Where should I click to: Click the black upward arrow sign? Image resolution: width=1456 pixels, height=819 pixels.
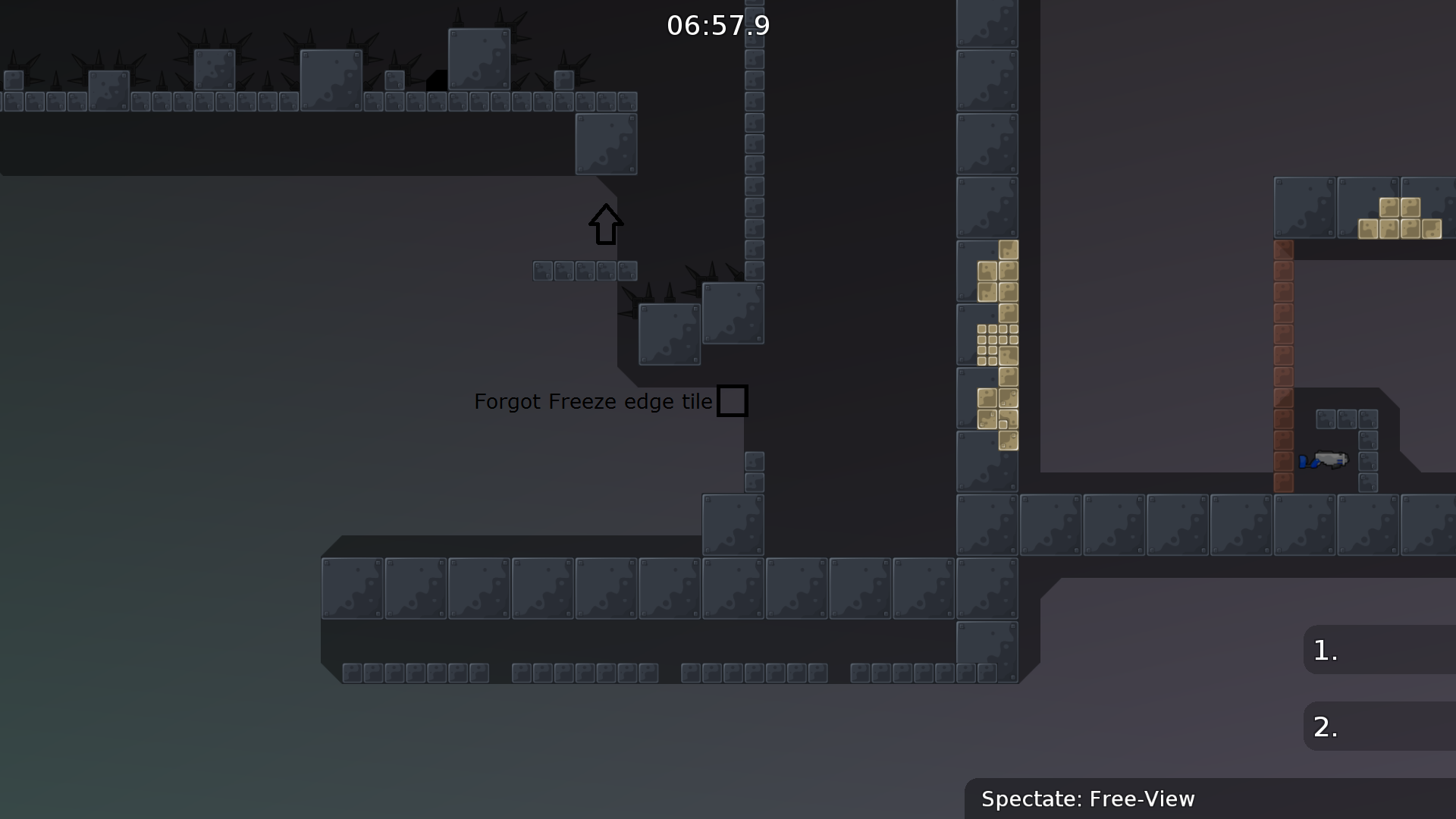click(605, 224)
